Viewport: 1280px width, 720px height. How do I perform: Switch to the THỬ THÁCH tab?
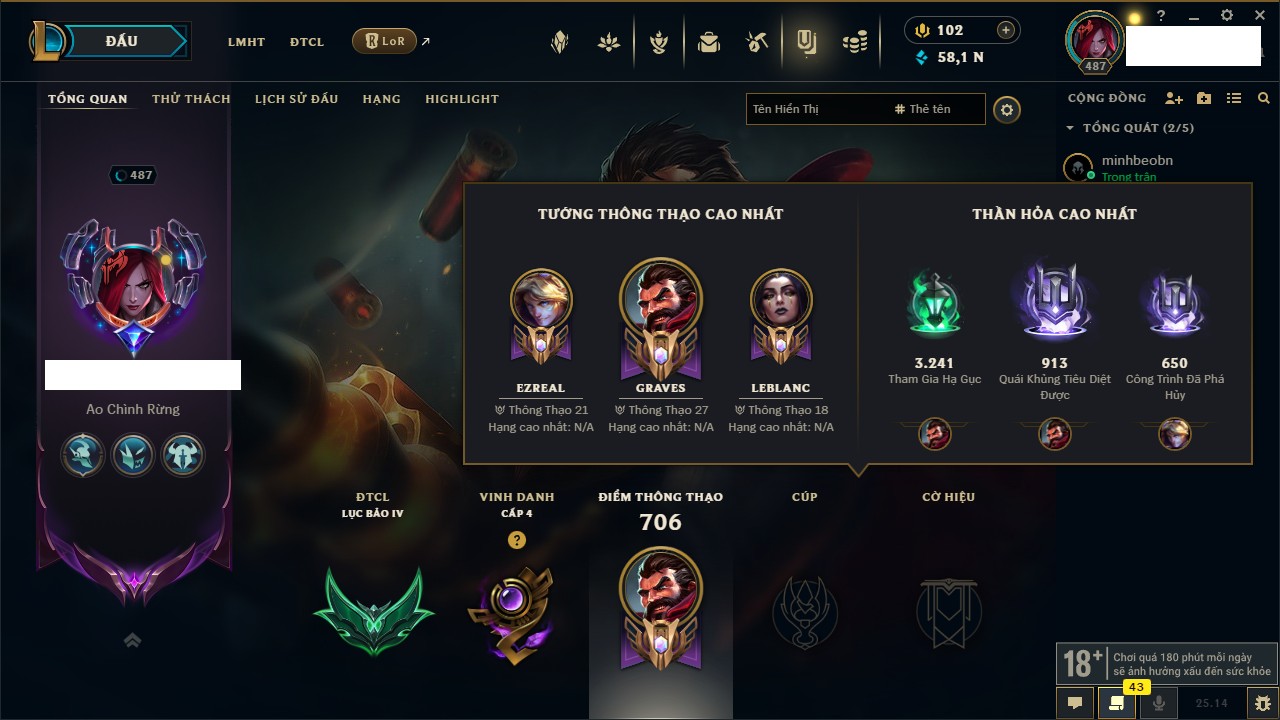point(191,99)
